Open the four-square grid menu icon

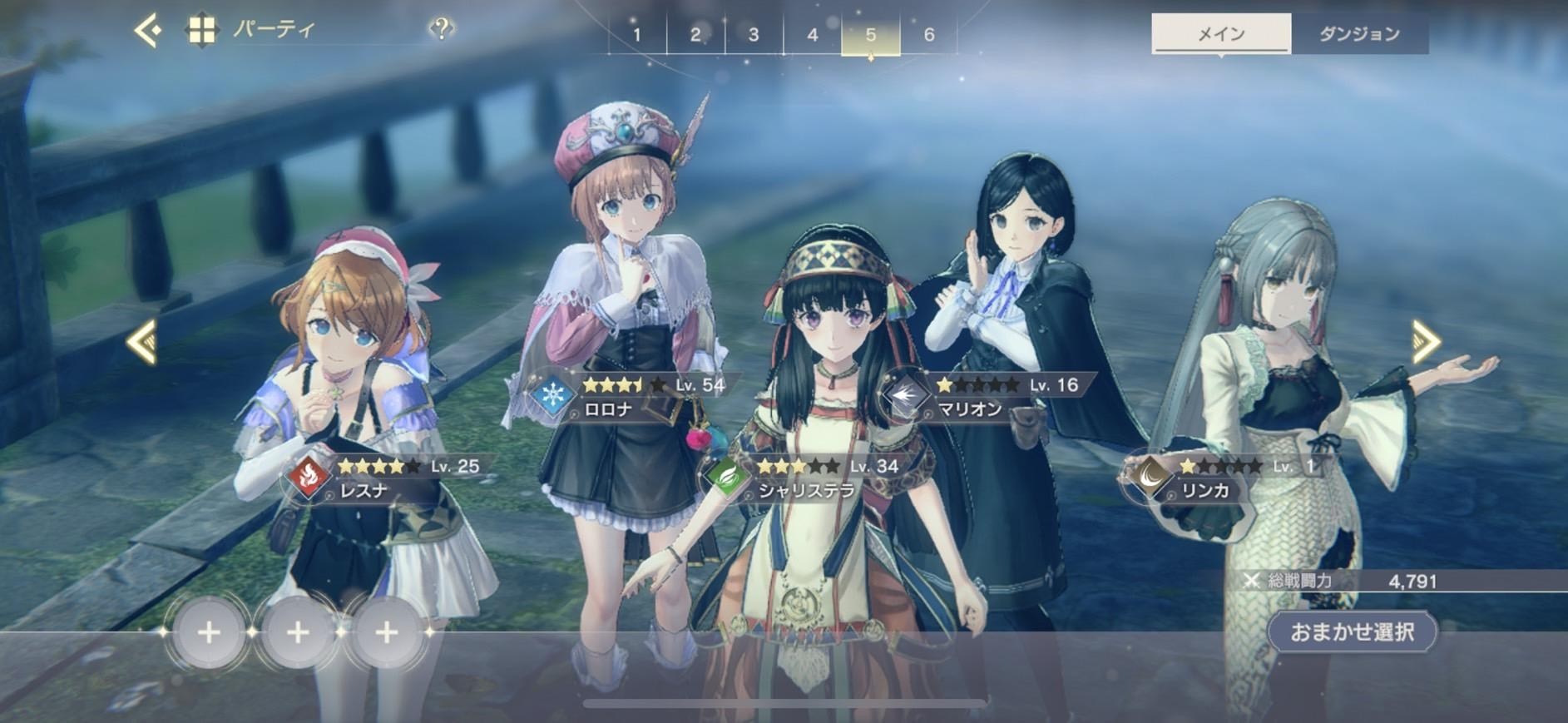click(x=201, y=32)
